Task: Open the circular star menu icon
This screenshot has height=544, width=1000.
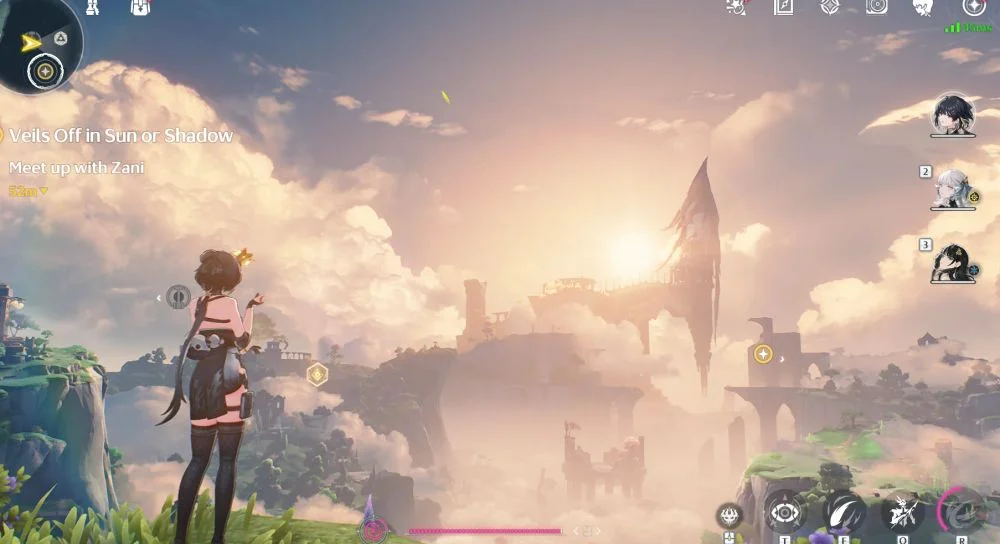Action: coord(973,7)
